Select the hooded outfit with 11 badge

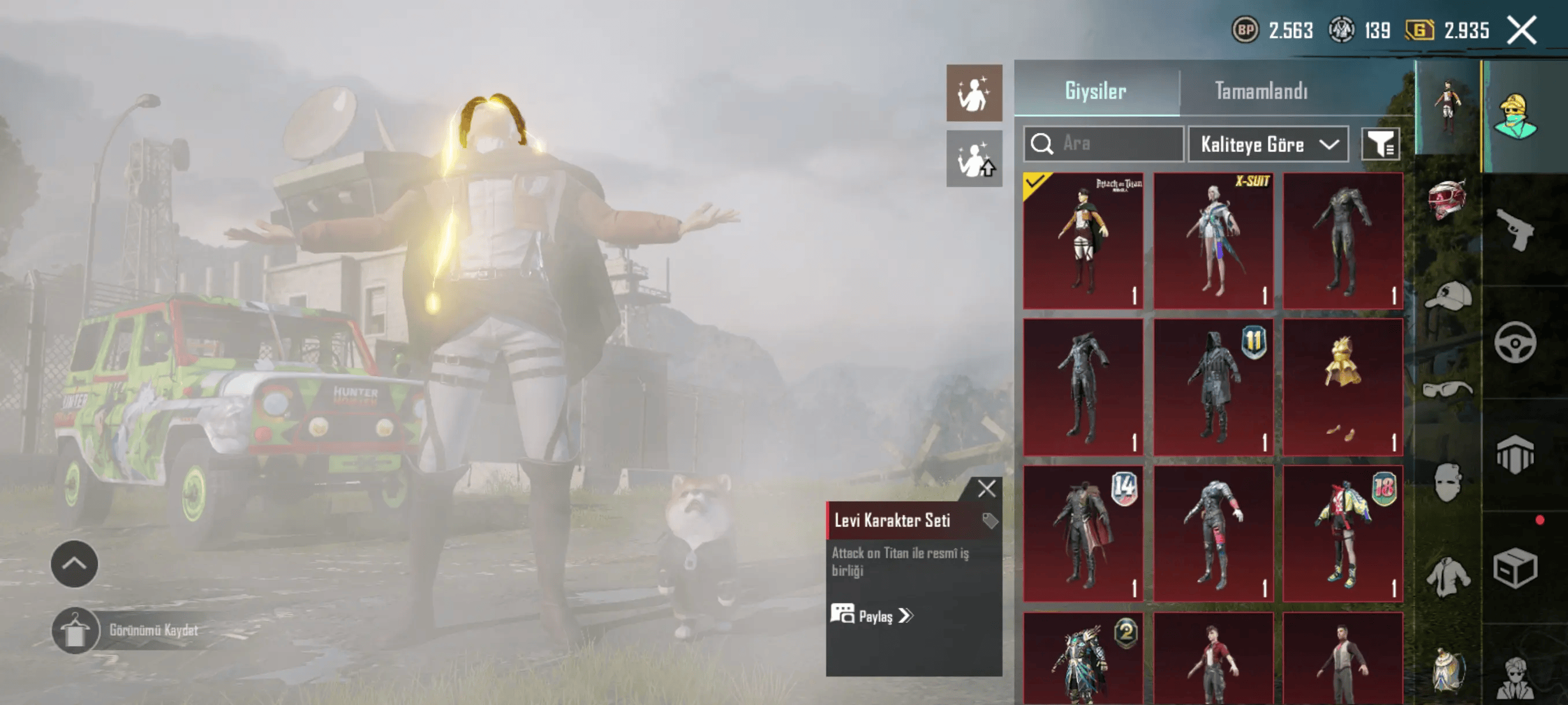[1213, 387]
